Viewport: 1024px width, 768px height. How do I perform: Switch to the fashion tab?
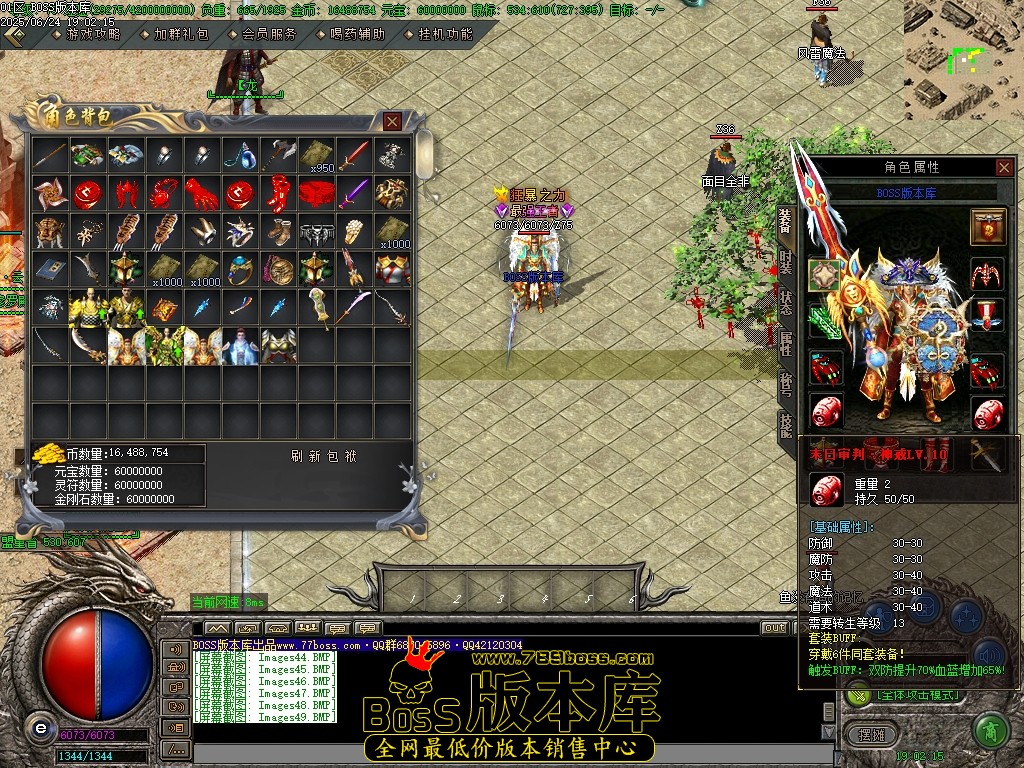[786, 263]
